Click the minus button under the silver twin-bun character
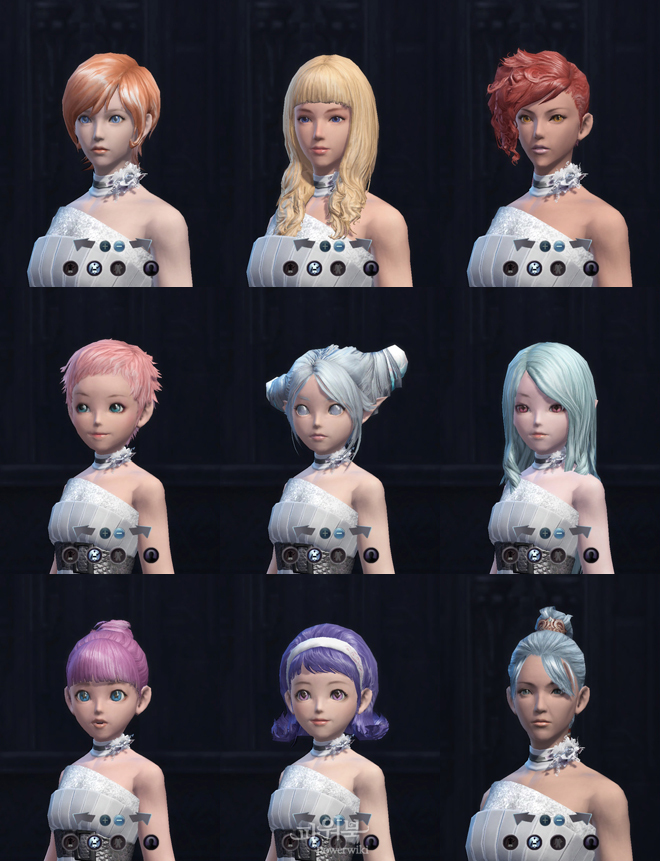The height and width of the screenshot is (861, 660). click(339, 533)
